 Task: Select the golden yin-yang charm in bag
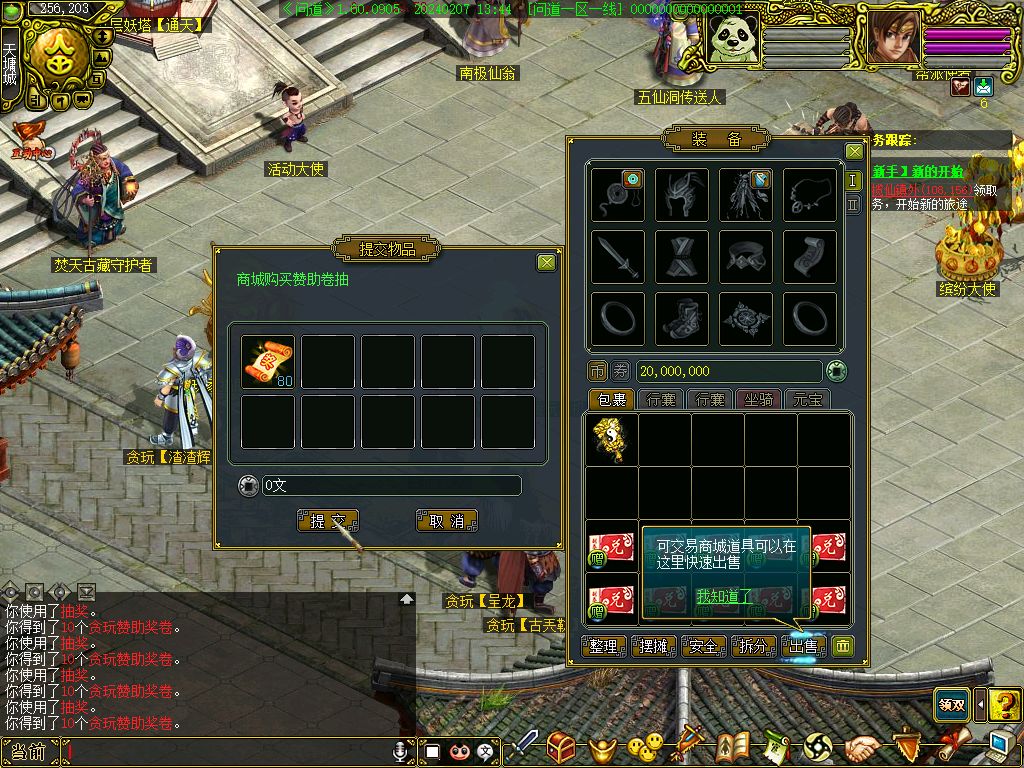point(611,439)
